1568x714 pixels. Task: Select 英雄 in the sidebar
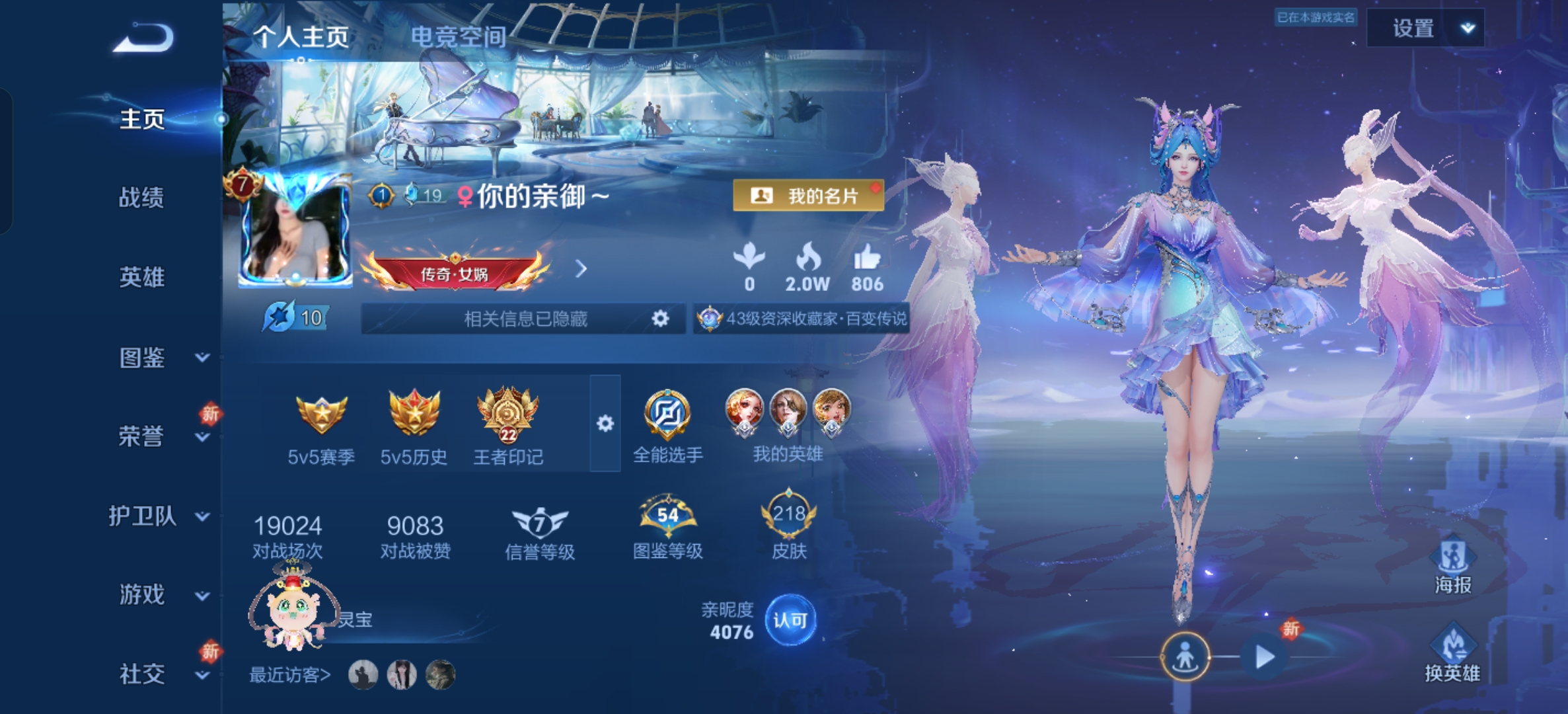[x=141, y=277]
